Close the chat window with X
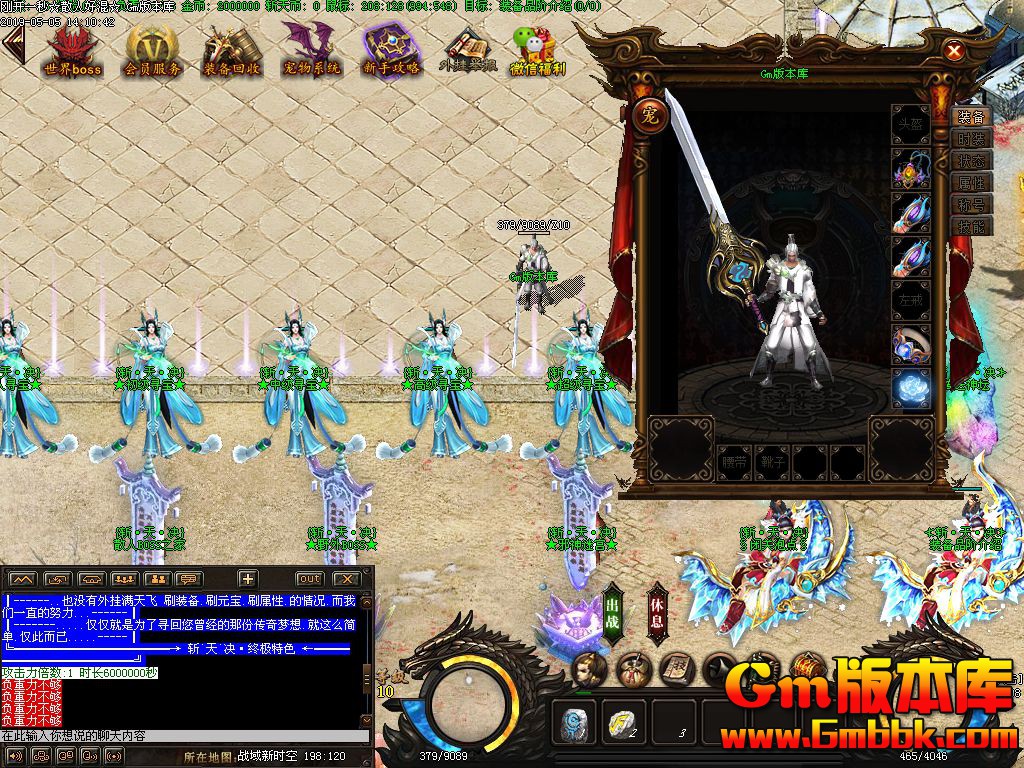The height and width of the screenshot is (768, 1024). (346, 579)
